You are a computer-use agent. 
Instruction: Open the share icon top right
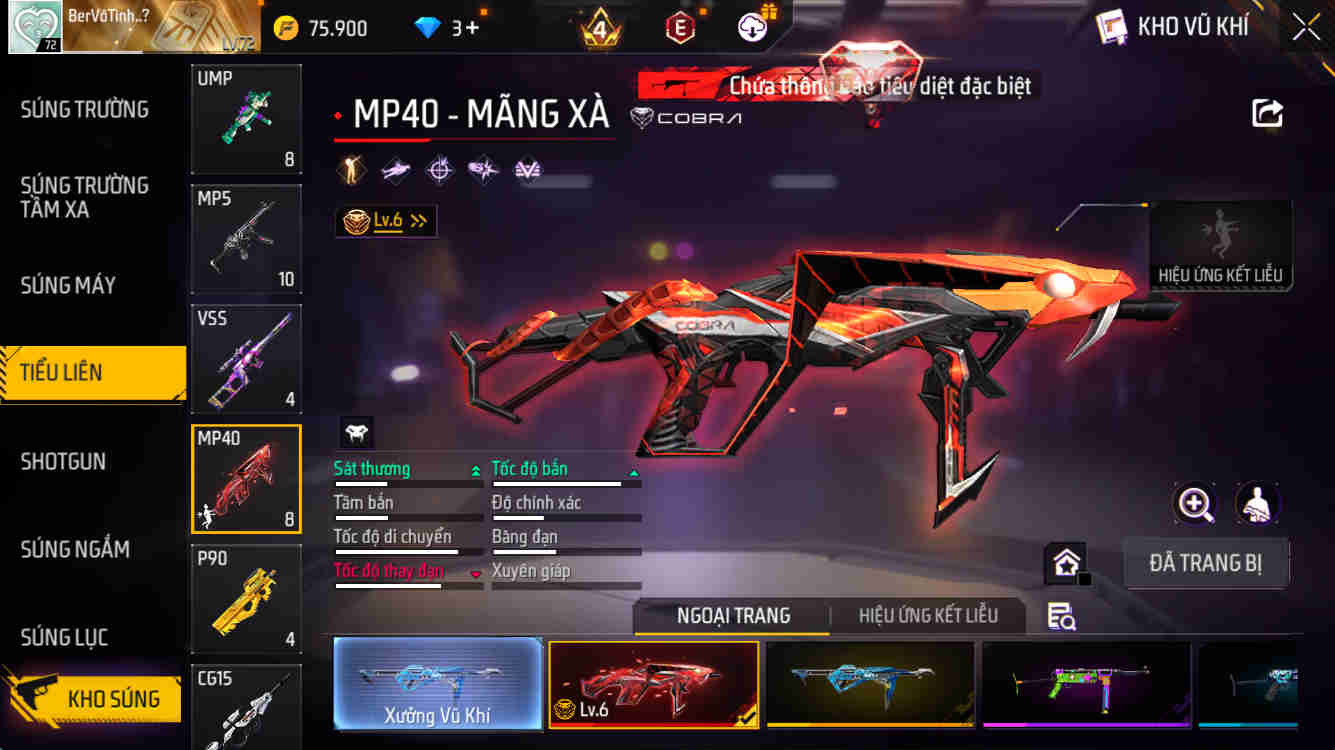(1267, 113)
